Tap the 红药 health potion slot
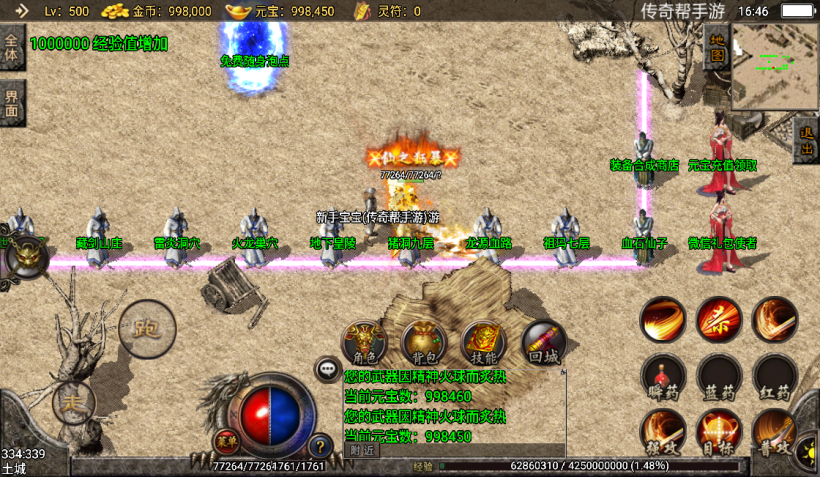 pos(775,376)
